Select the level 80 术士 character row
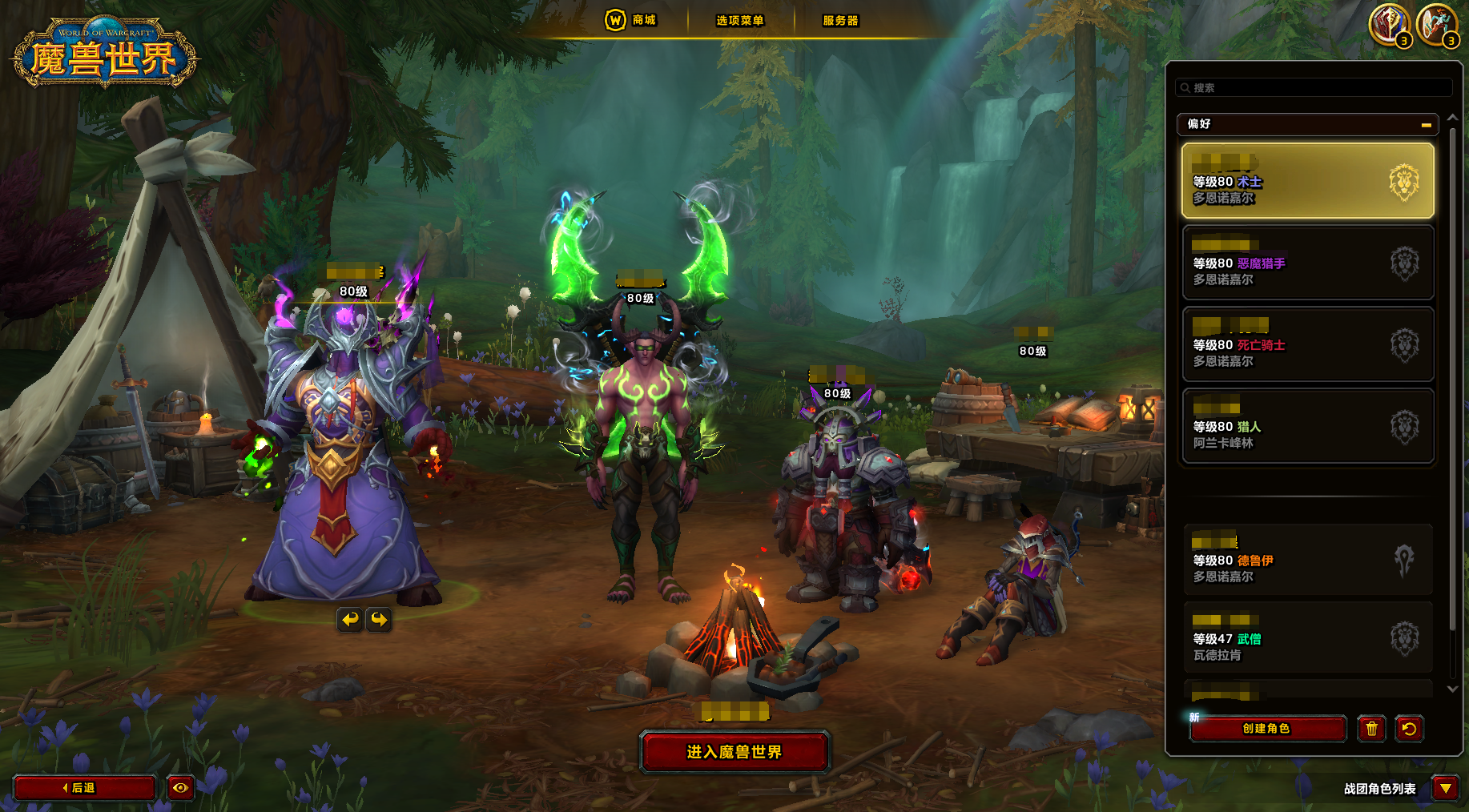This screenshot has height=812, width=1469. (x=1307, y=181)
